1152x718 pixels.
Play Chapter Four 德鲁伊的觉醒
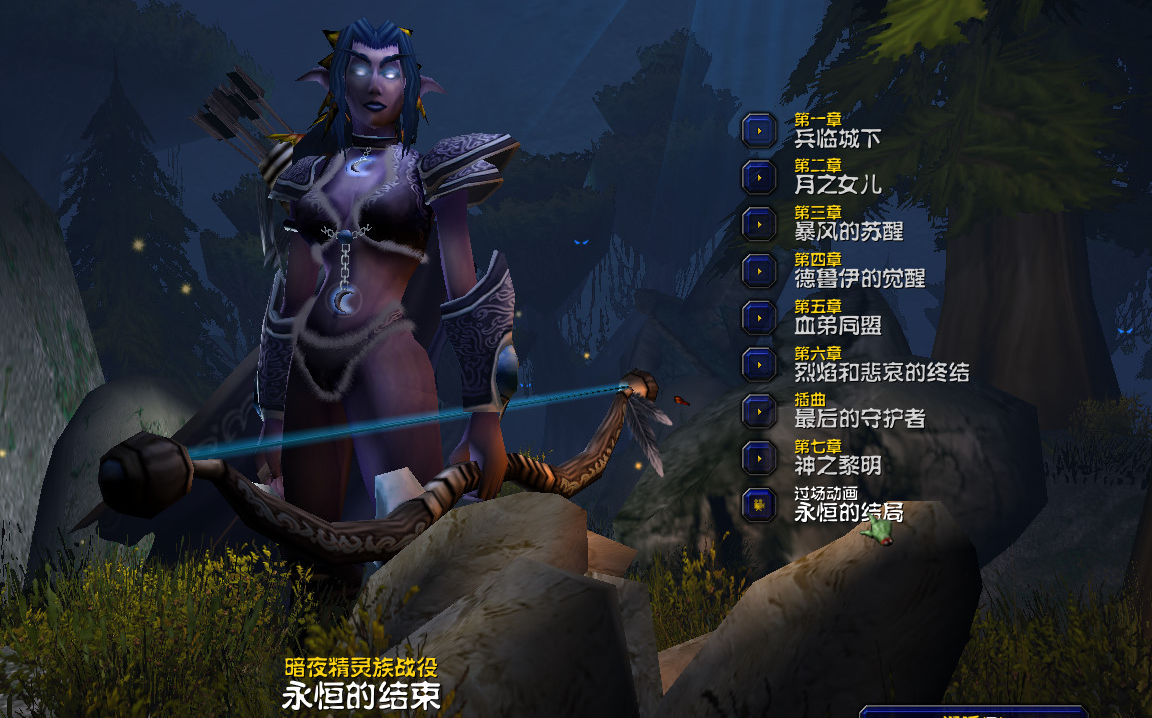coord(759,270)
